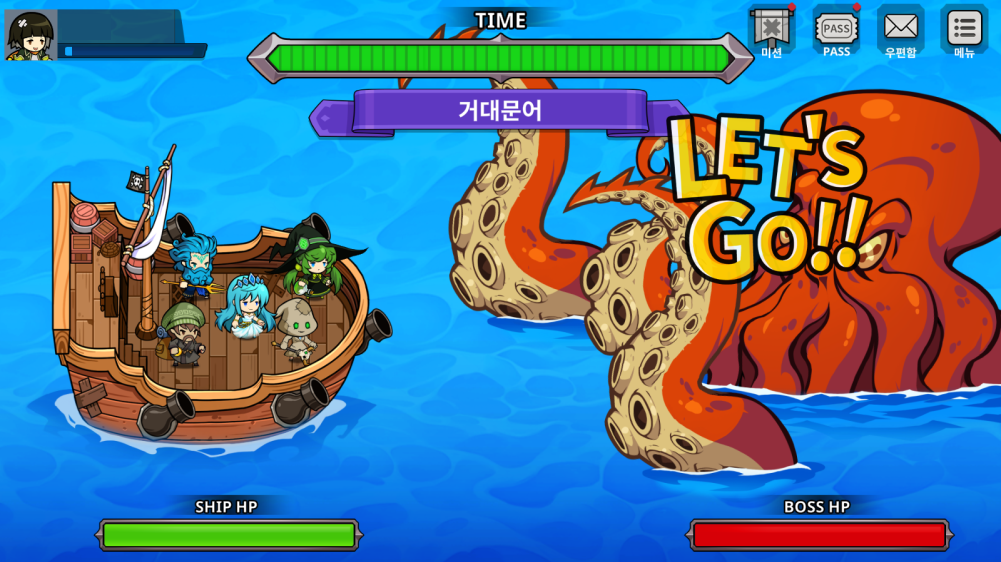Open the 미션 mission banner icon
The image size is (1001, 562).
(771, 29)
